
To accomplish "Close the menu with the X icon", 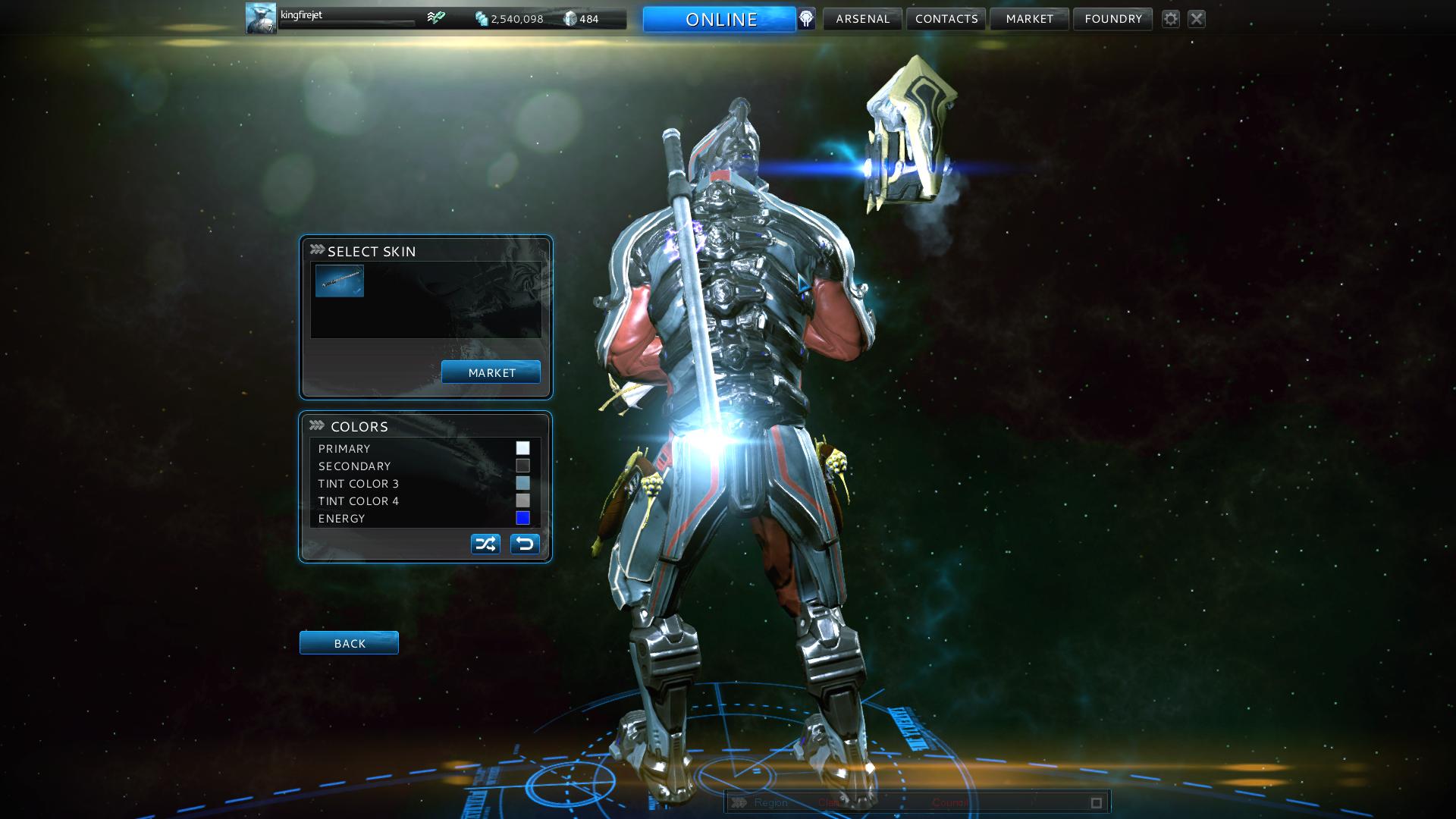I will 1197,19.
